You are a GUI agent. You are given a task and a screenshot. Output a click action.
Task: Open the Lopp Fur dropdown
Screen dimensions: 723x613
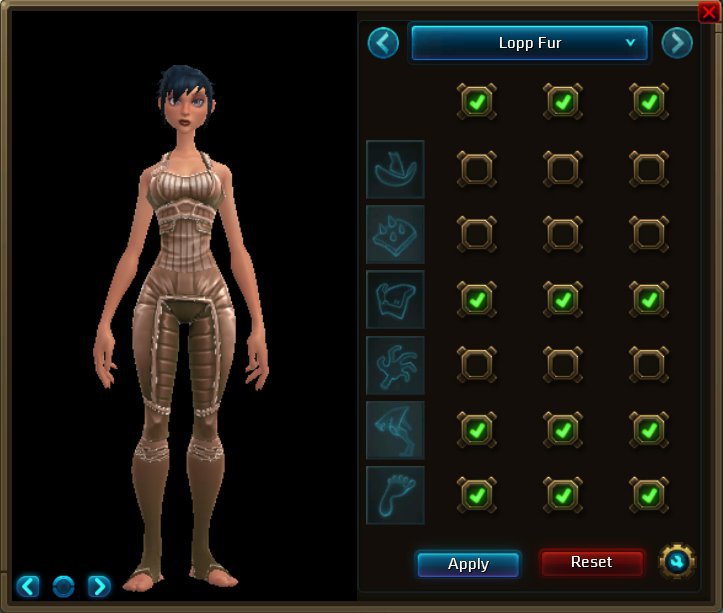(530, 43)
